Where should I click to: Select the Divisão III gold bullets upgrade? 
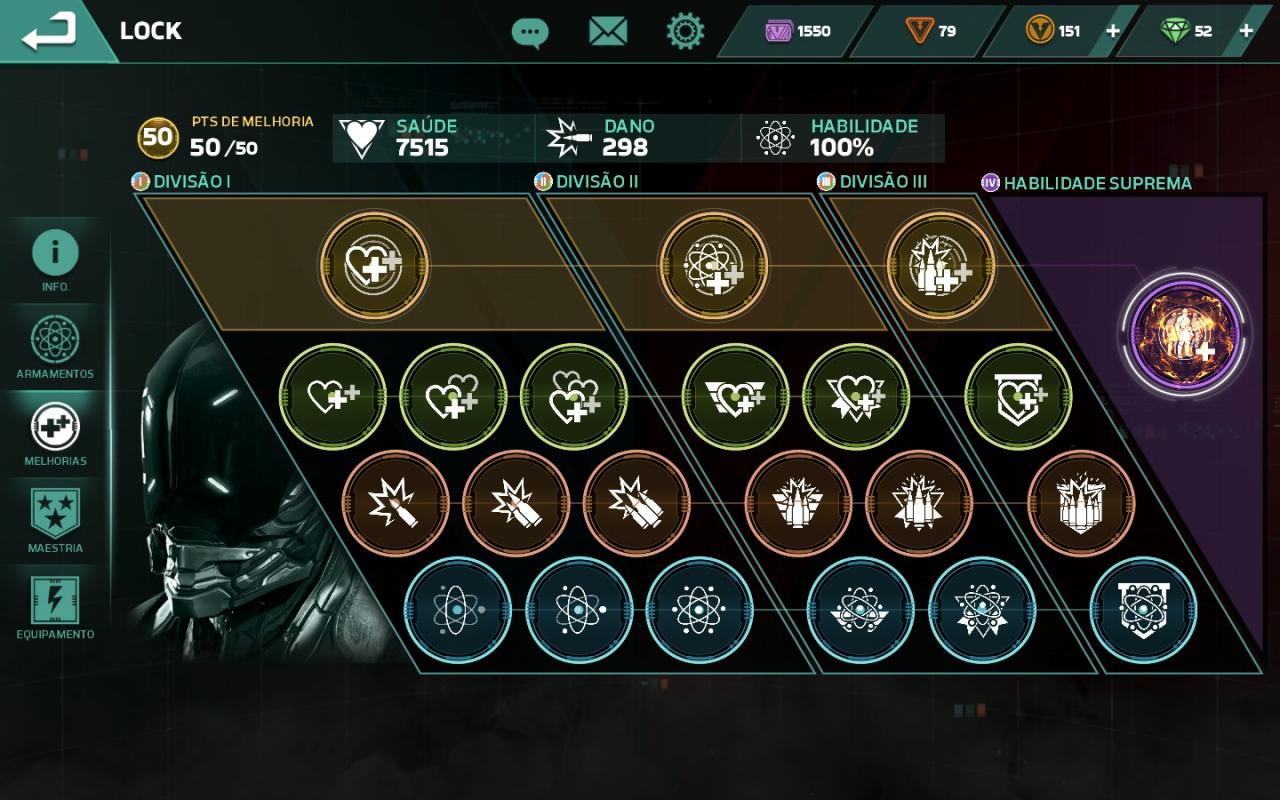(941, 265)
